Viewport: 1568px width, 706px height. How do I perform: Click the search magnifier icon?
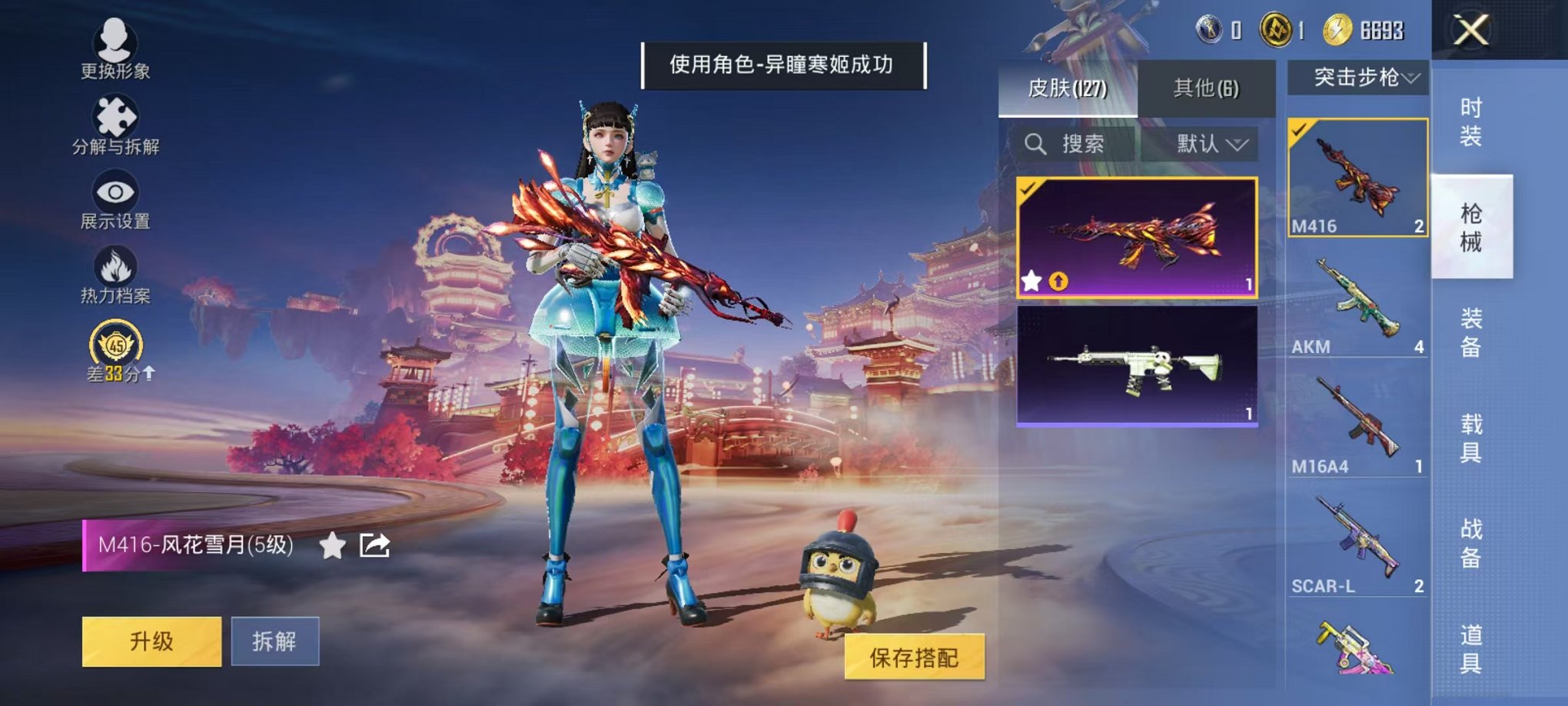[x=1036, y=145]
